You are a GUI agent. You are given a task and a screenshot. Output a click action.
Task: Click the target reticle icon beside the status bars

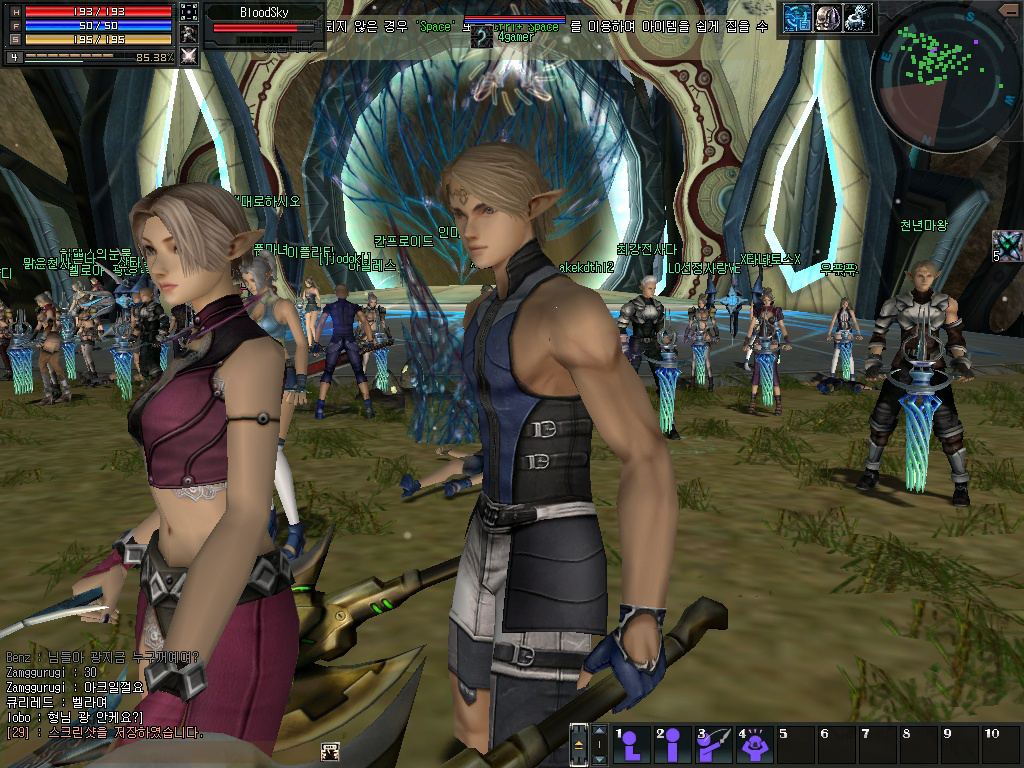coord(189,12)
